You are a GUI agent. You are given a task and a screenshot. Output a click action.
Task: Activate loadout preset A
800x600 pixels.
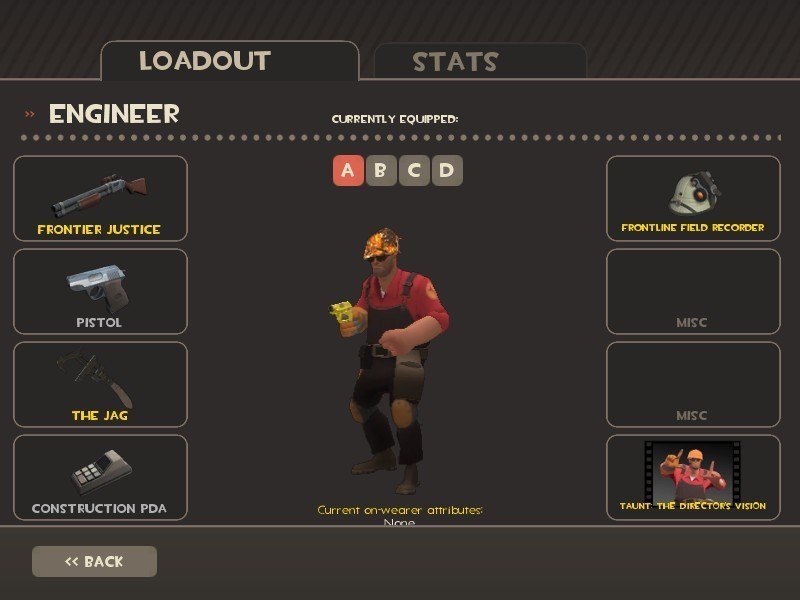click(347, 170)
